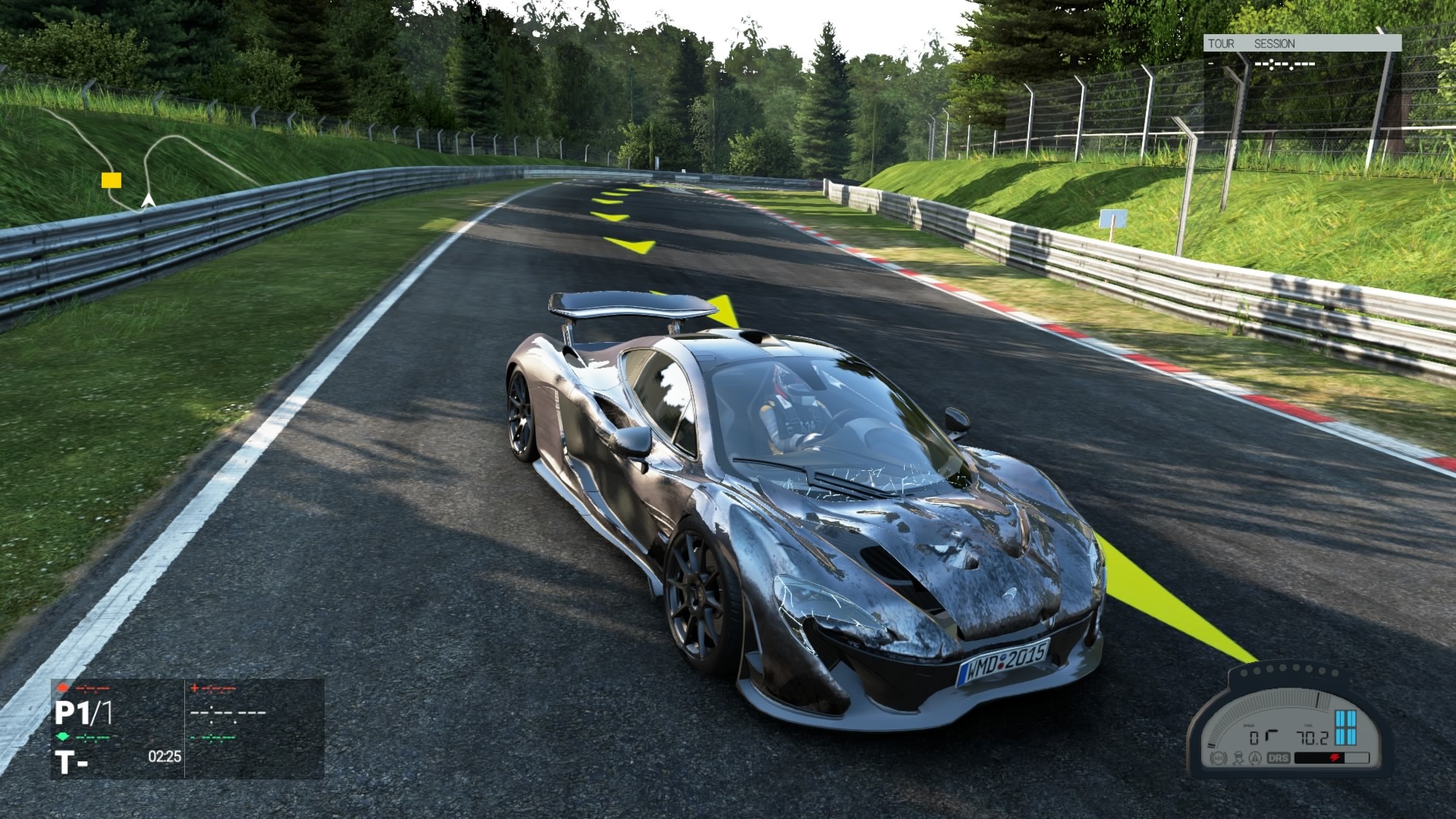Click the ABS indicator icon
1456x819 pixels.
[1219, 757]
